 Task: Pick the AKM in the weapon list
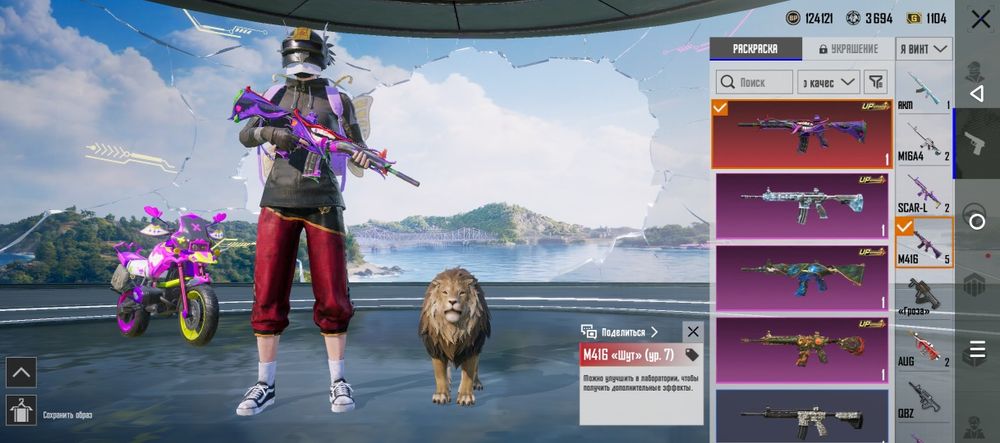(x=923, y=94)
